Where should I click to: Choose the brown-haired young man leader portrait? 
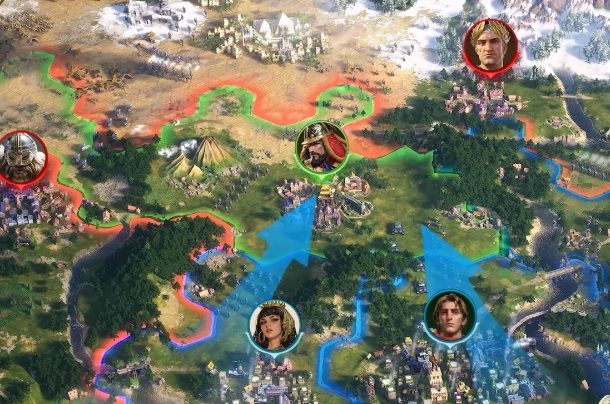point(449,315)
